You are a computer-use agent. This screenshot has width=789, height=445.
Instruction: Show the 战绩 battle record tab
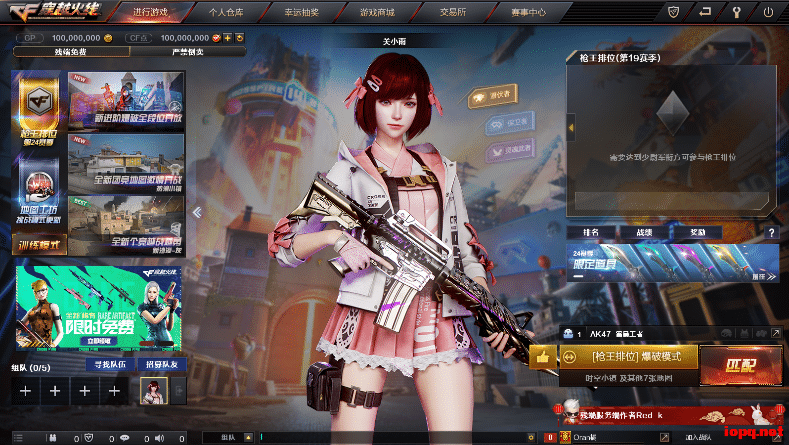[644, 231]
